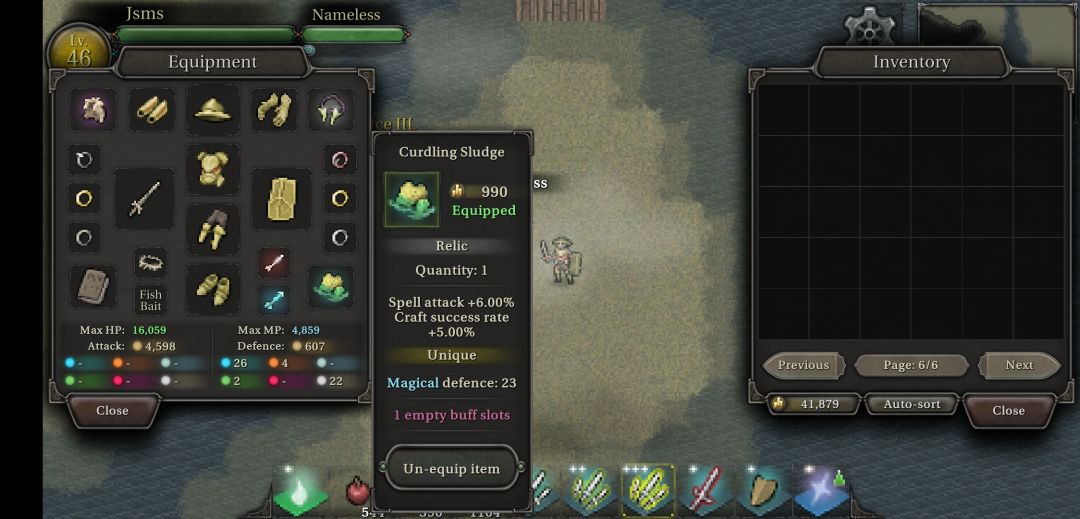Open the gear settings icon
1080x519 pixels.
[x=868, y=27]
